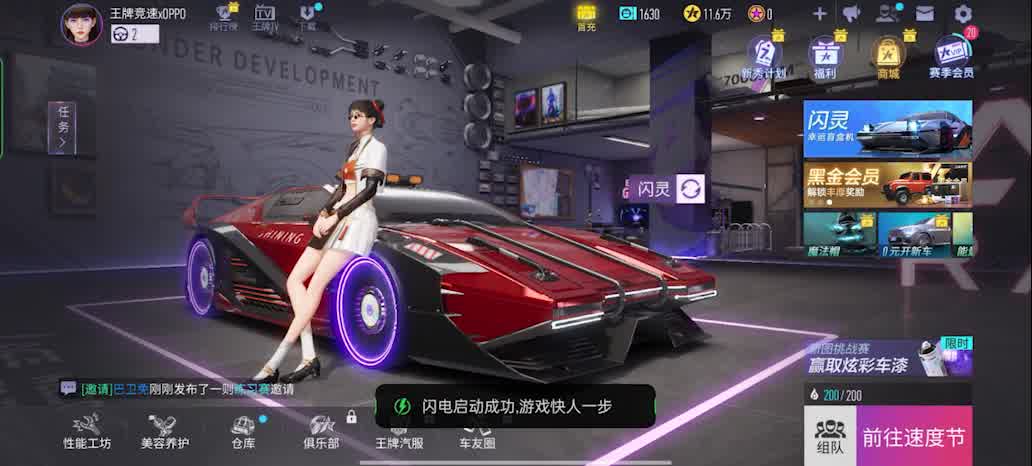1032x466 pixels.
Task: Open 性能工坊 performance workshop
Action: tap(87, 432)
